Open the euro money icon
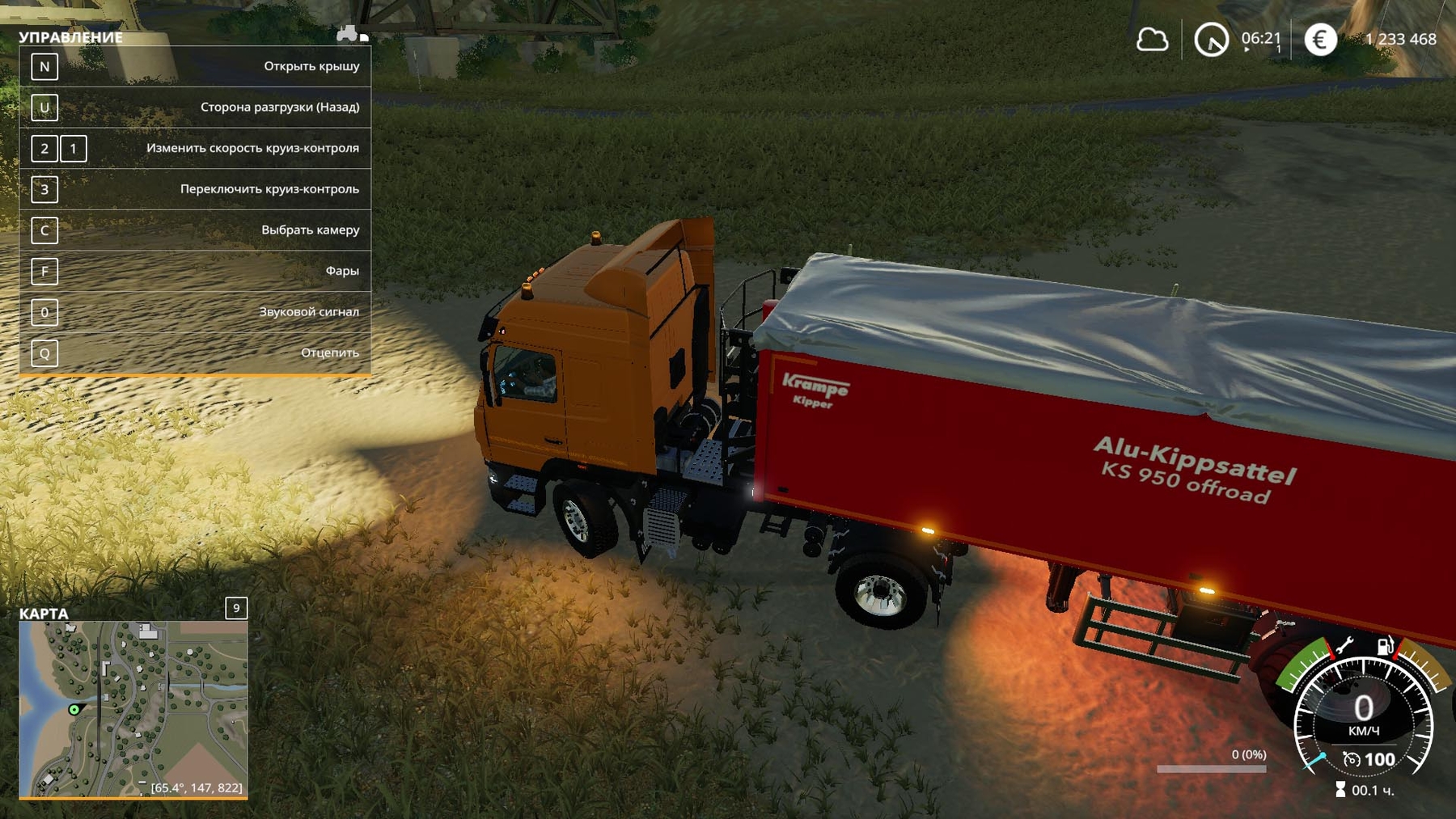The width and height of the screenshot is (1456, 819). (1320, 40)
